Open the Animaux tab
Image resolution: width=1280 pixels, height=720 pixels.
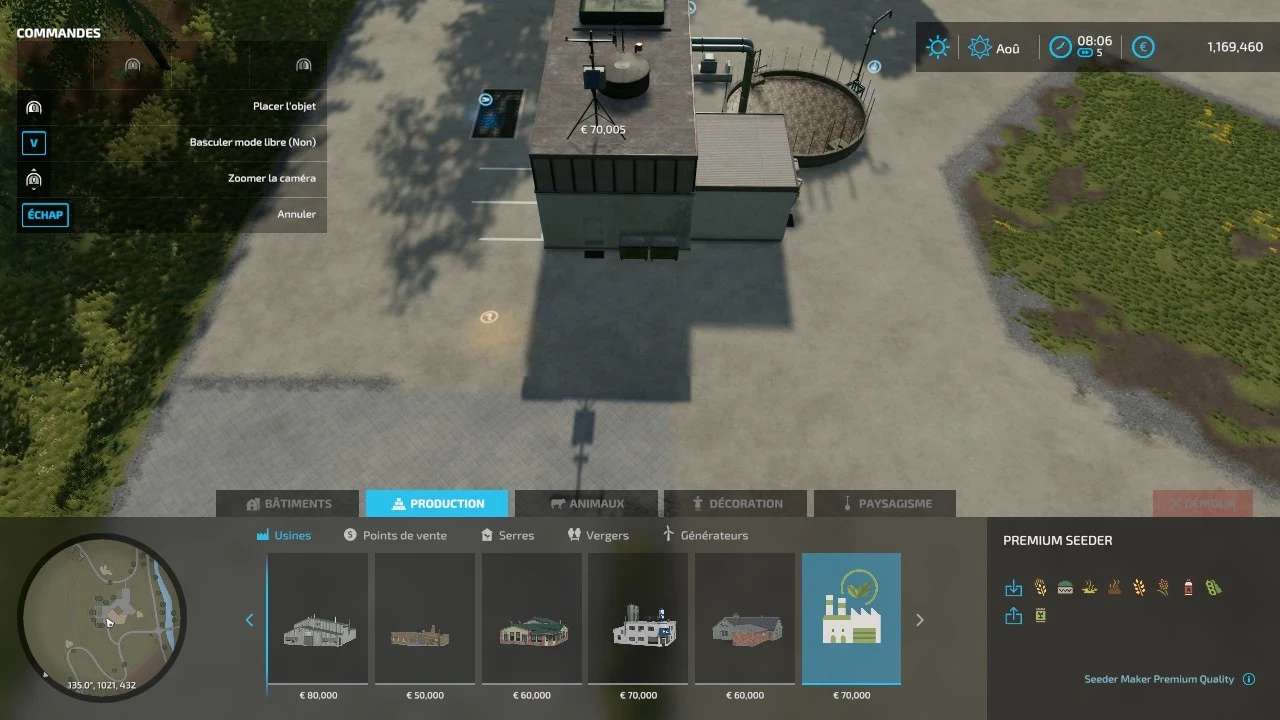[585, 503]
